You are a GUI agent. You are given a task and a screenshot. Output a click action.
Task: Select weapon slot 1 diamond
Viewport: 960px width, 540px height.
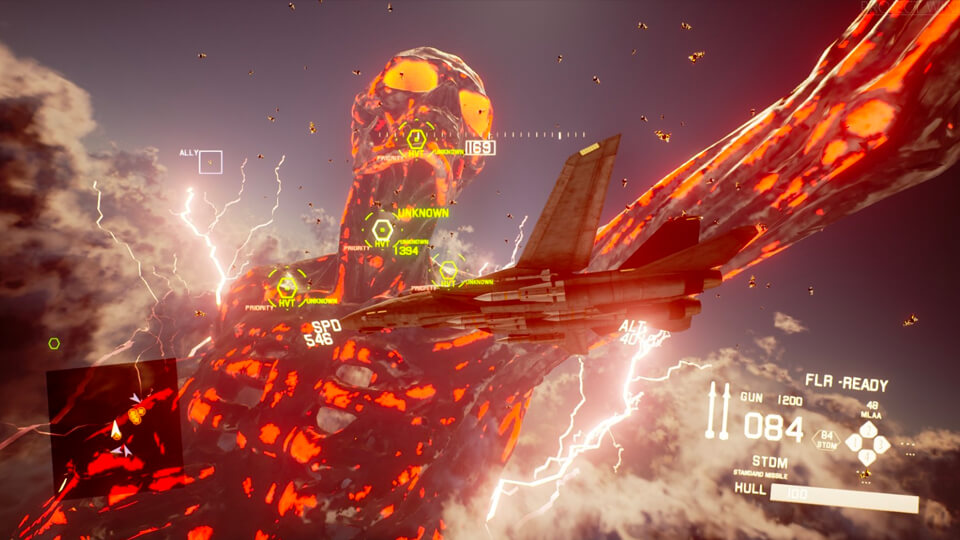(x=855, y=441)
